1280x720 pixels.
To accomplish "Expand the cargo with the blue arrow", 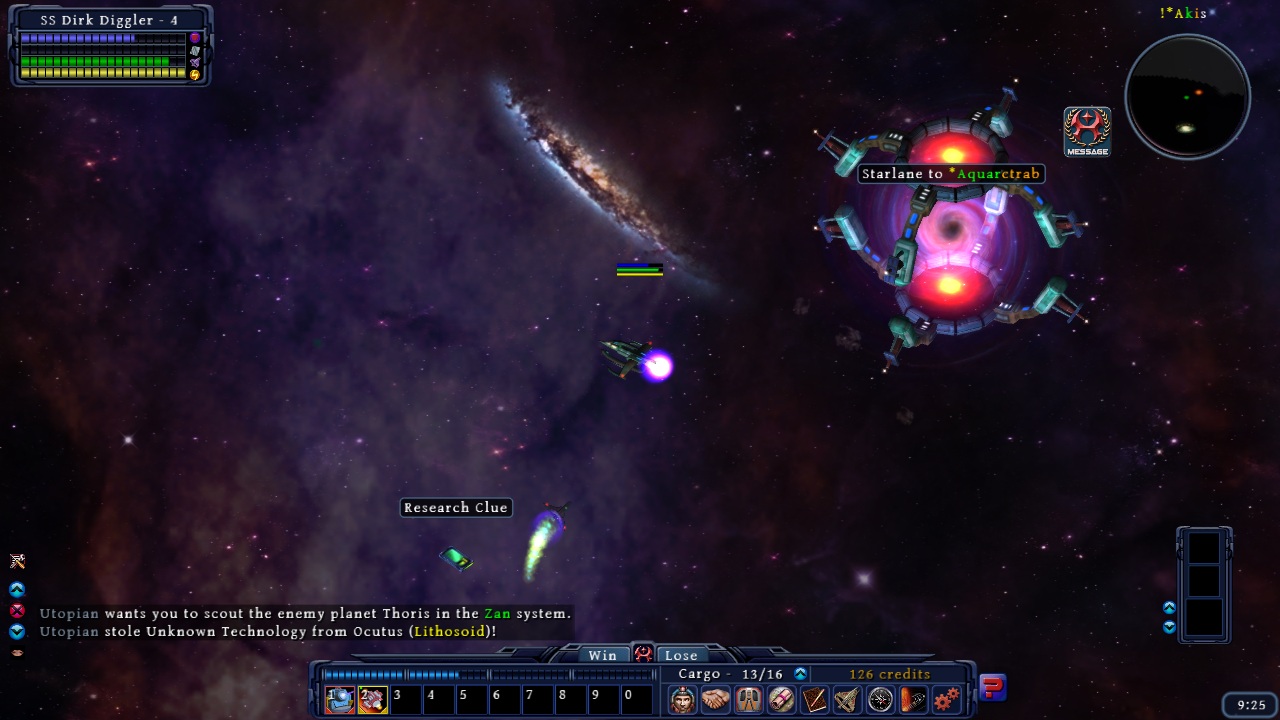I will (x=800, y=674).
